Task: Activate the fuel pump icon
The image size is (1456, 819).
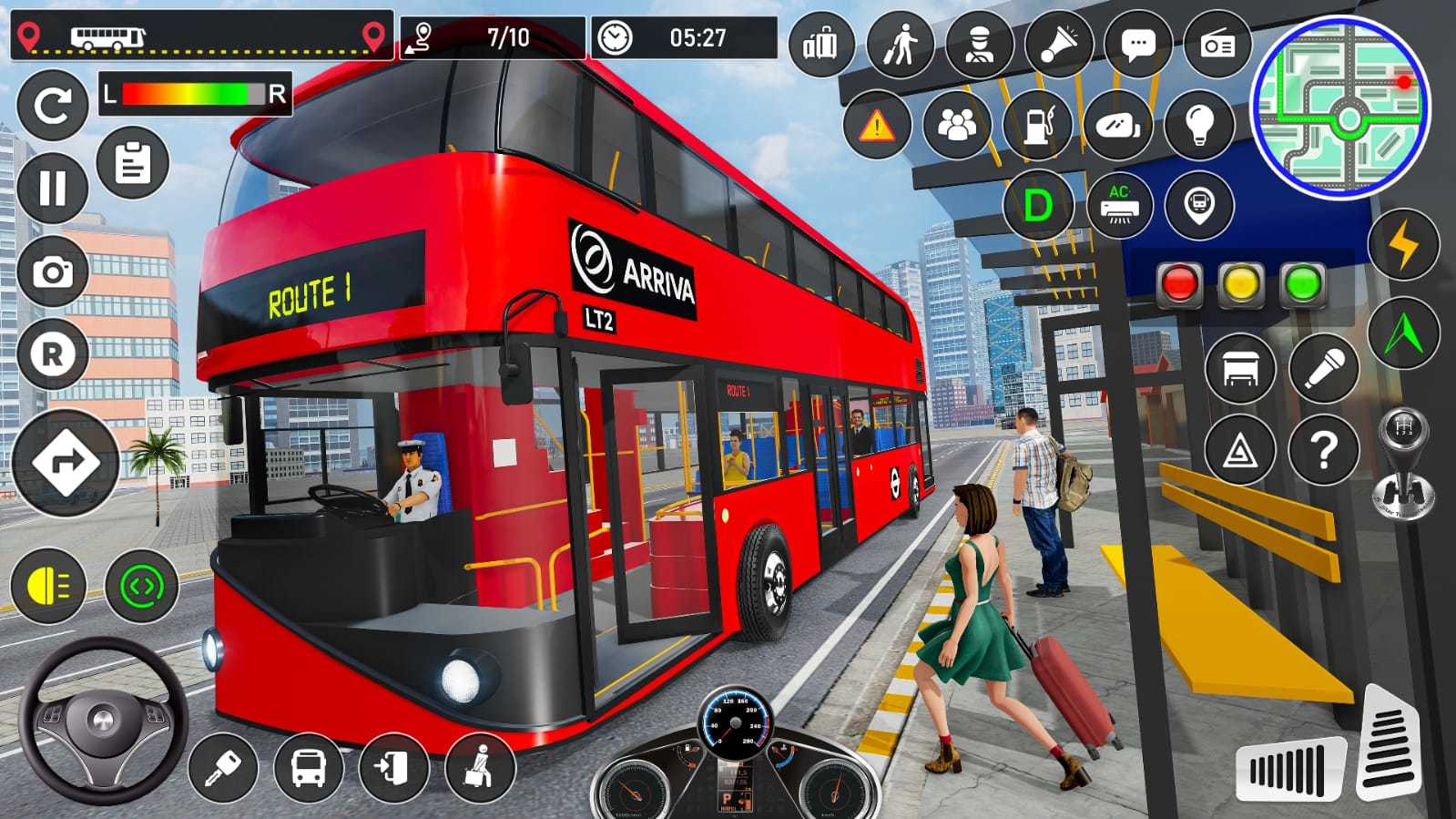Action: 1038,125
